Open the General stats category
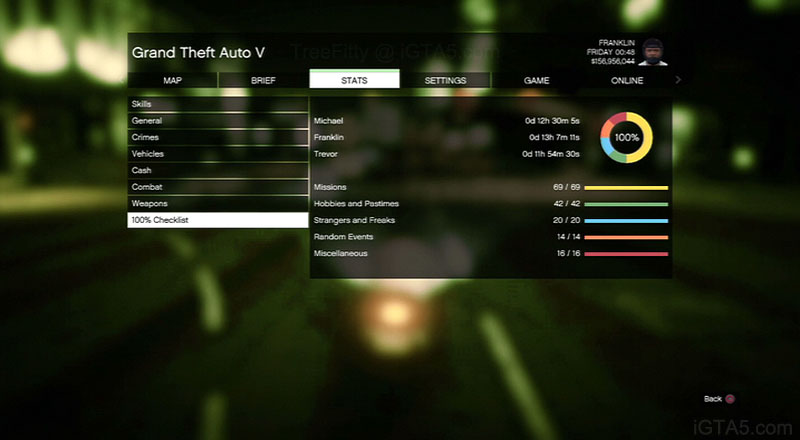The height and width of the screenshot is (440, 800). (x=217, y=121)
